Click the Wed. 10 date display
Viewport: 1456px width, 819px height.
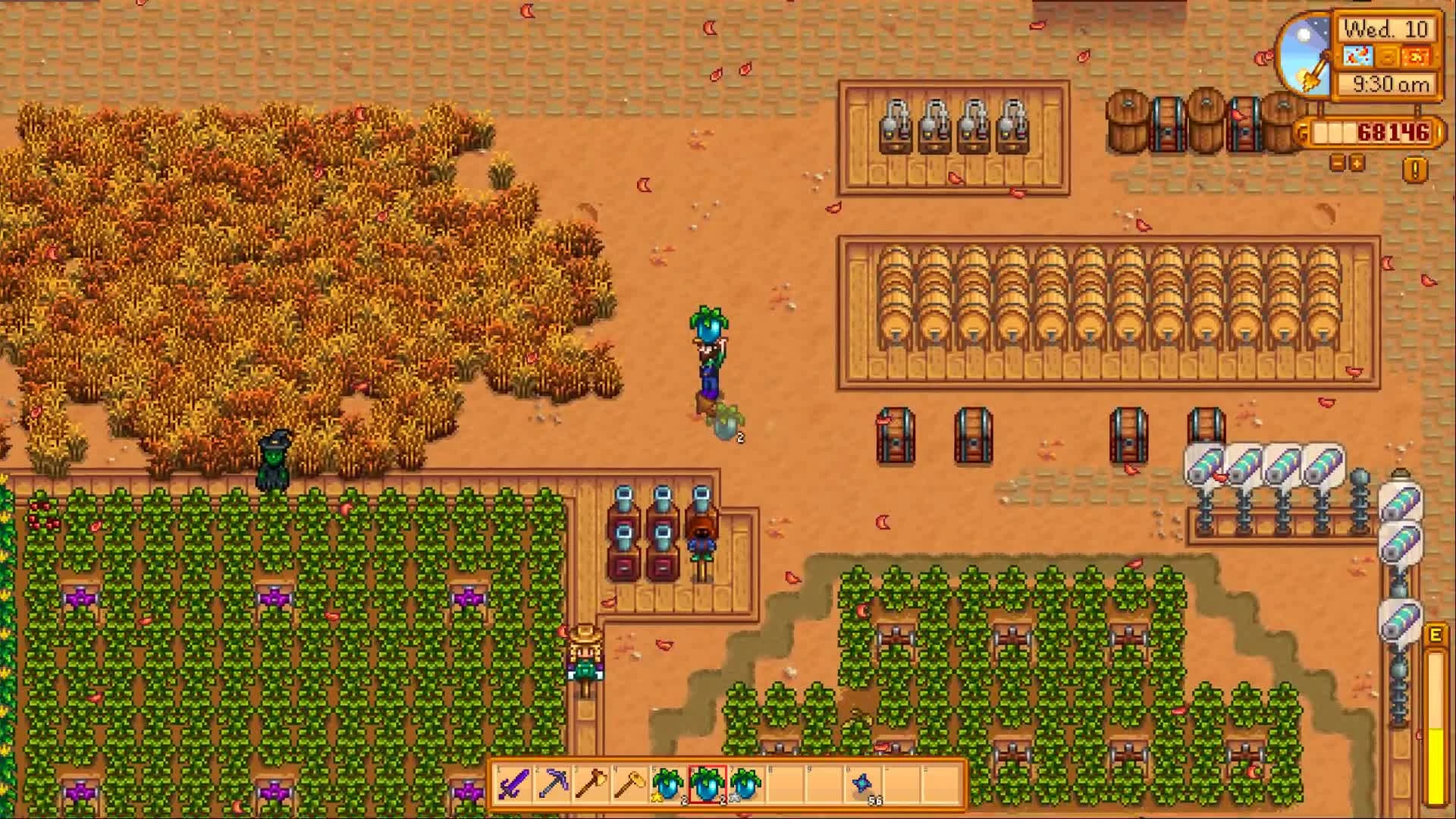tap(1386, 30)
